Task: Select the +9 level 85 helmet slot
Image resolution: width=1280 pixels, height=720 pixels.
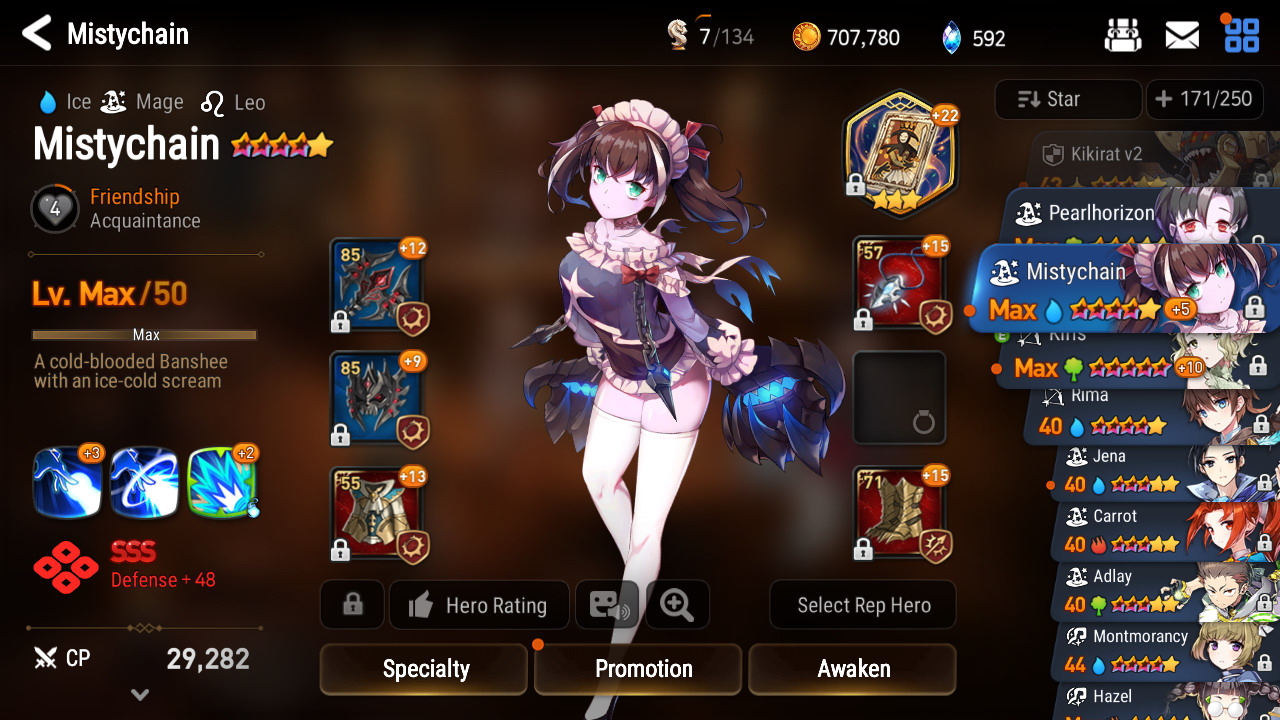Action: tap(377, 399)
